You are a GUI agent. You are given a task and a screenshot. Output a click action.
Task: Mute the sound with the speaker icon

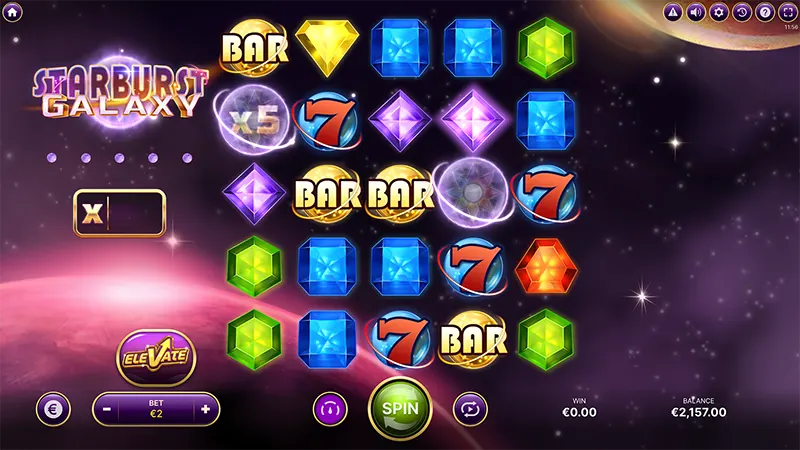(x=695, y=12)
